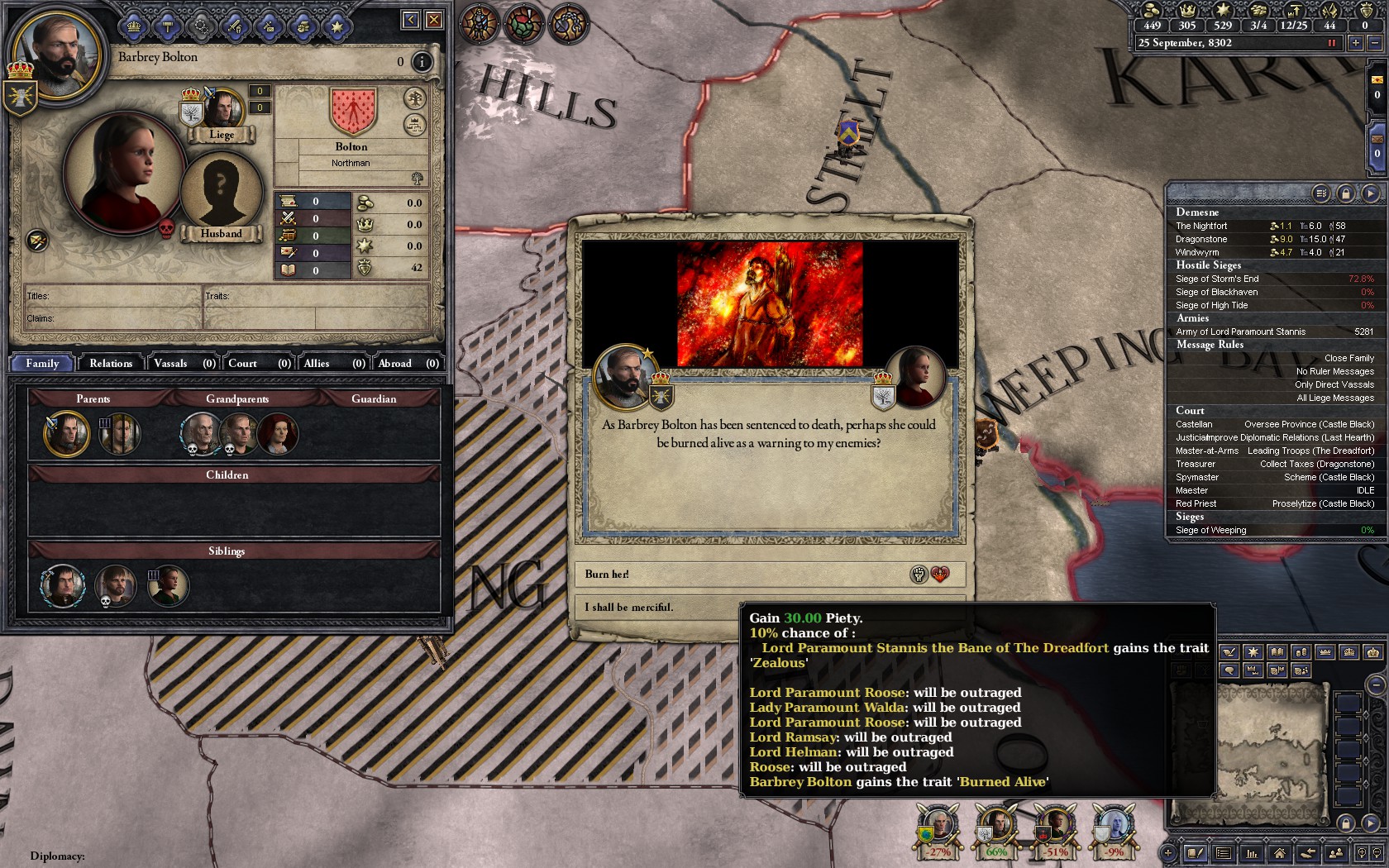Screen dimensions: 1389x868
Task: Select the Family tab
Action: 42,363
